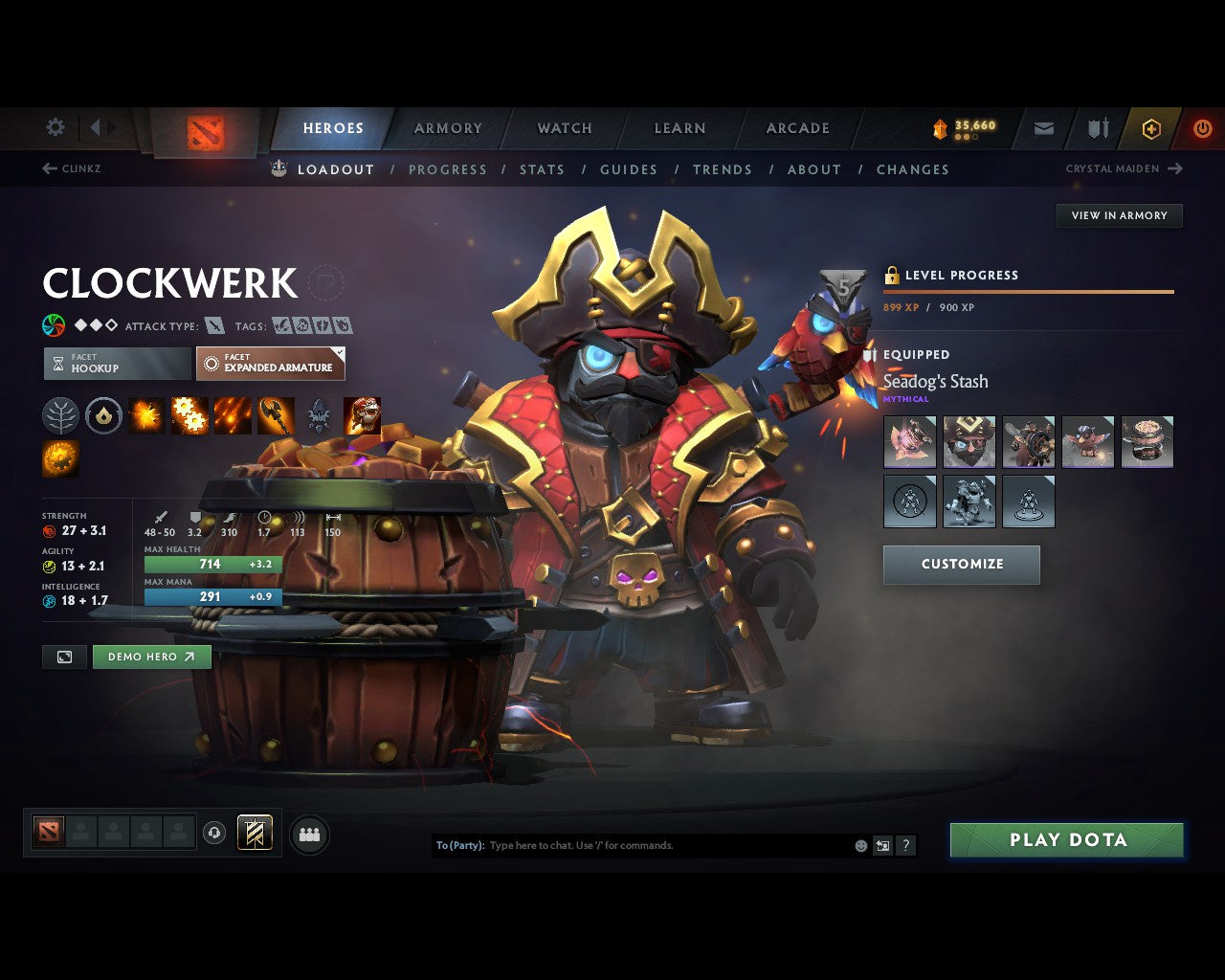
Task: Open the mail inbox icon in top bar
Action: click(x=1042, y=127)
